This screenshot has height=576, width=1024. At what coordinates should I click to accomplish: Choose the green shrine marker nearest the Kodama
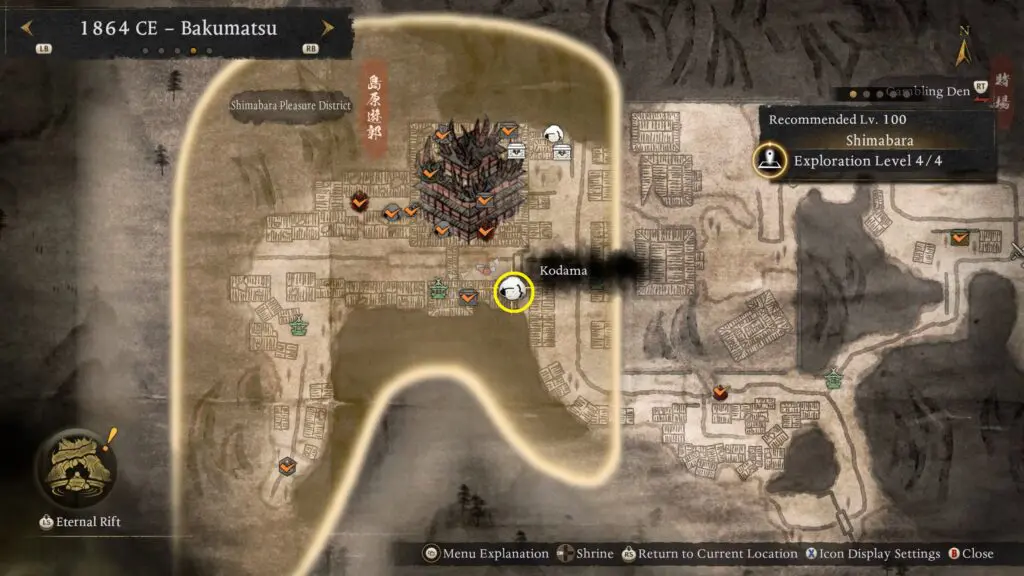coord(438,290)
